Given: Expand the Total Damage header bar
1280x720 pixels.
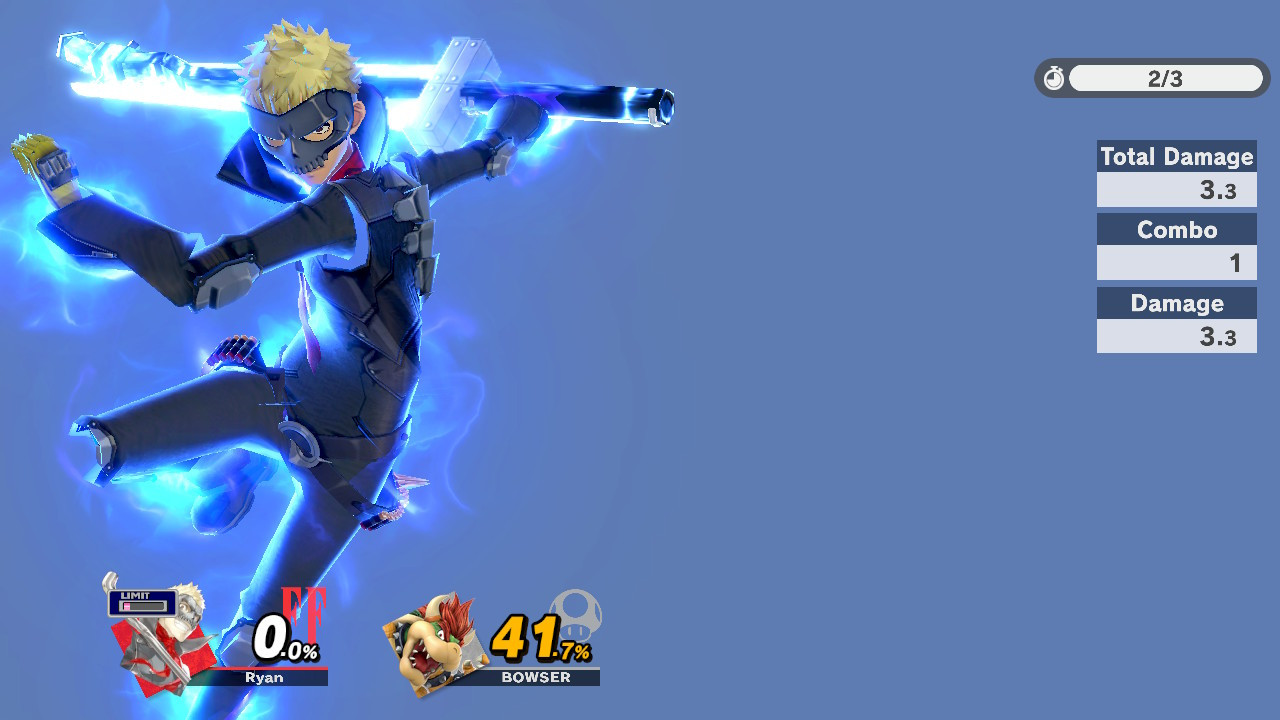Looking at the screenshot, I should 1177,157.
